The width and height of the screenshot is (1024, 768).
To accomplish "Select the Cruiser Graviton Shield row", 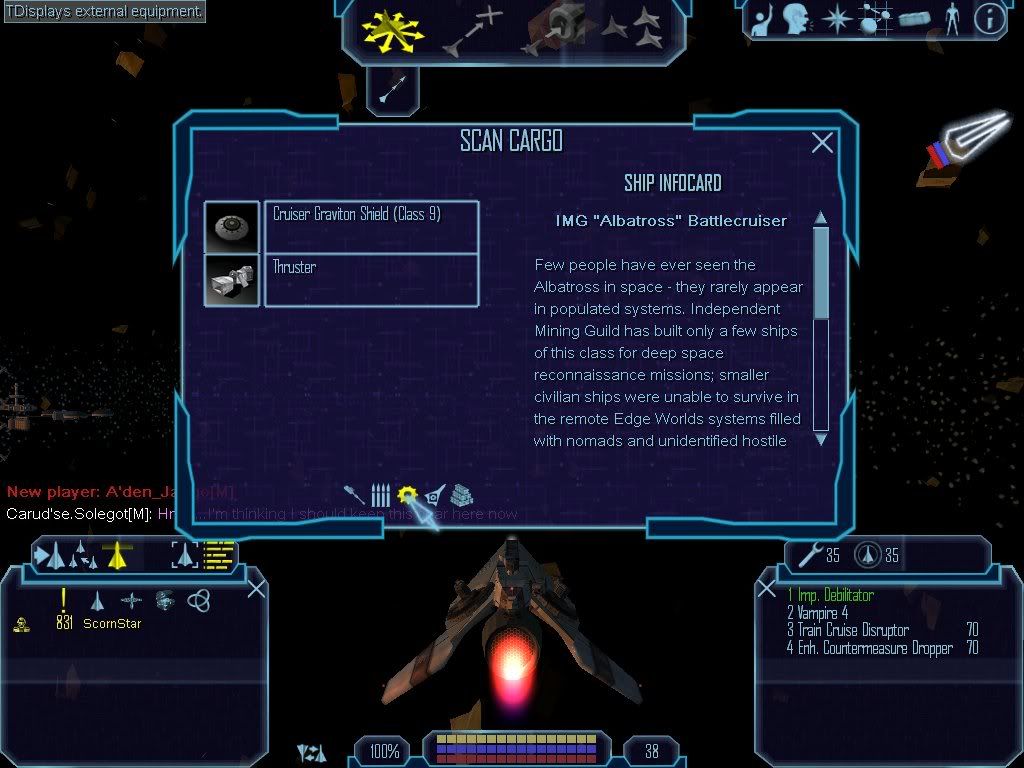I will [371, 227].
